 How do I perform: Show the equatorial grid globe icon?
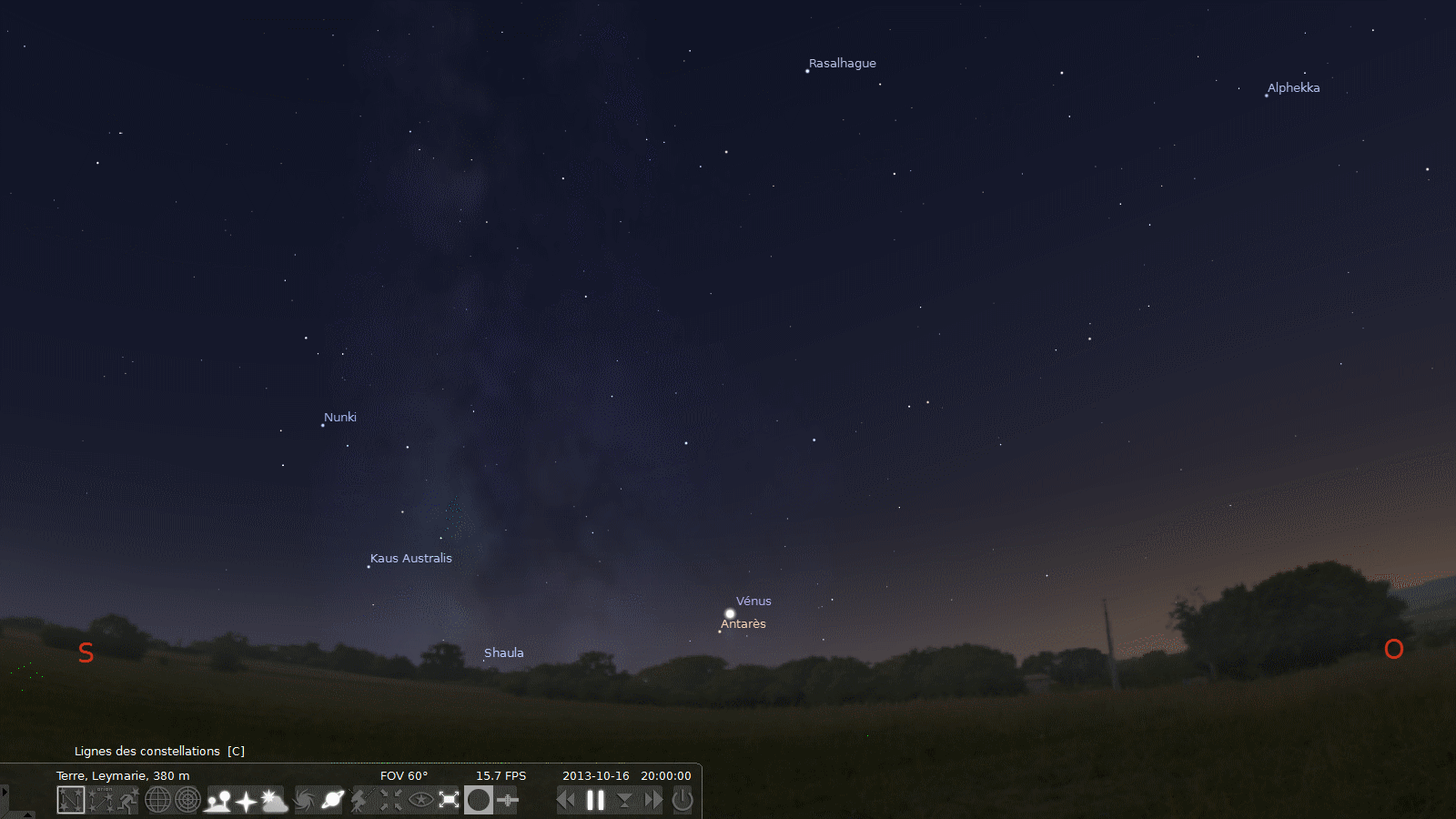[x=158, y=800]
